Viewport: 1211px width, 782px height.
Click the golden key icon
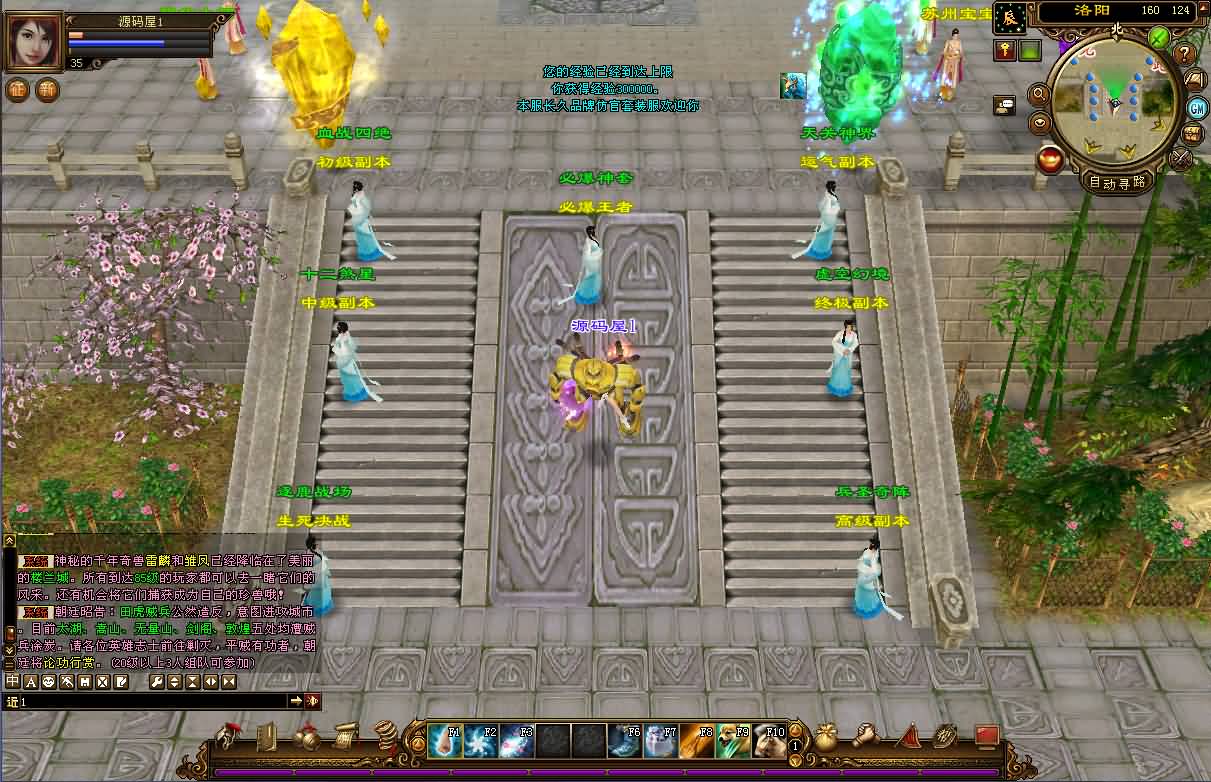tap(1004, 49)
